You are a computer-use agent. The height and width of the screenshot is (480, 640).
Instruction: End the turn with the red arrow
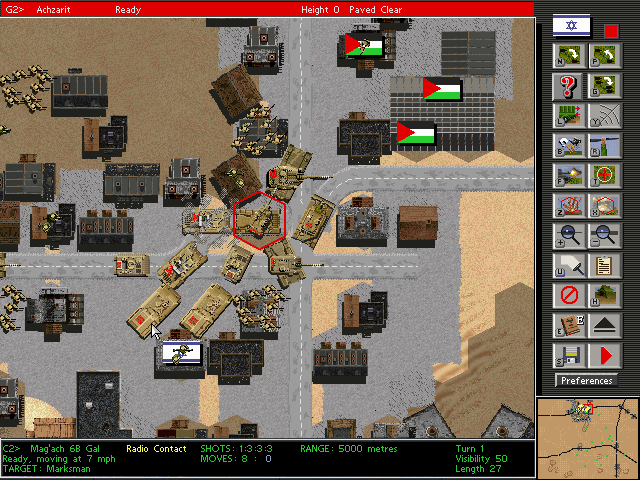603,355
